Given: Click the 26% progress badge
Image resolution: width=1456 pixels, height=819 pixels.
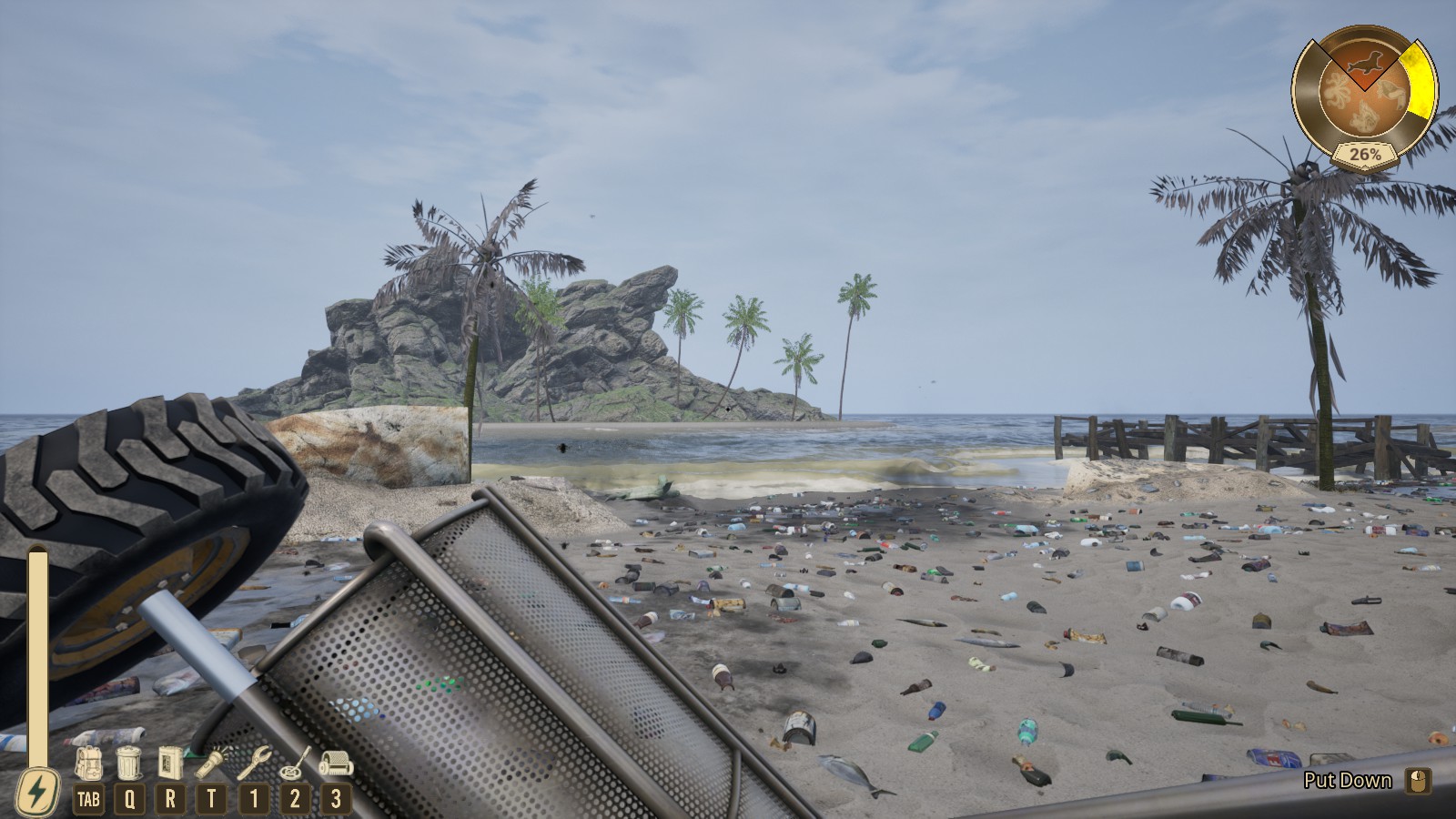Looking at the screenshot, I should pos(1365,154).
